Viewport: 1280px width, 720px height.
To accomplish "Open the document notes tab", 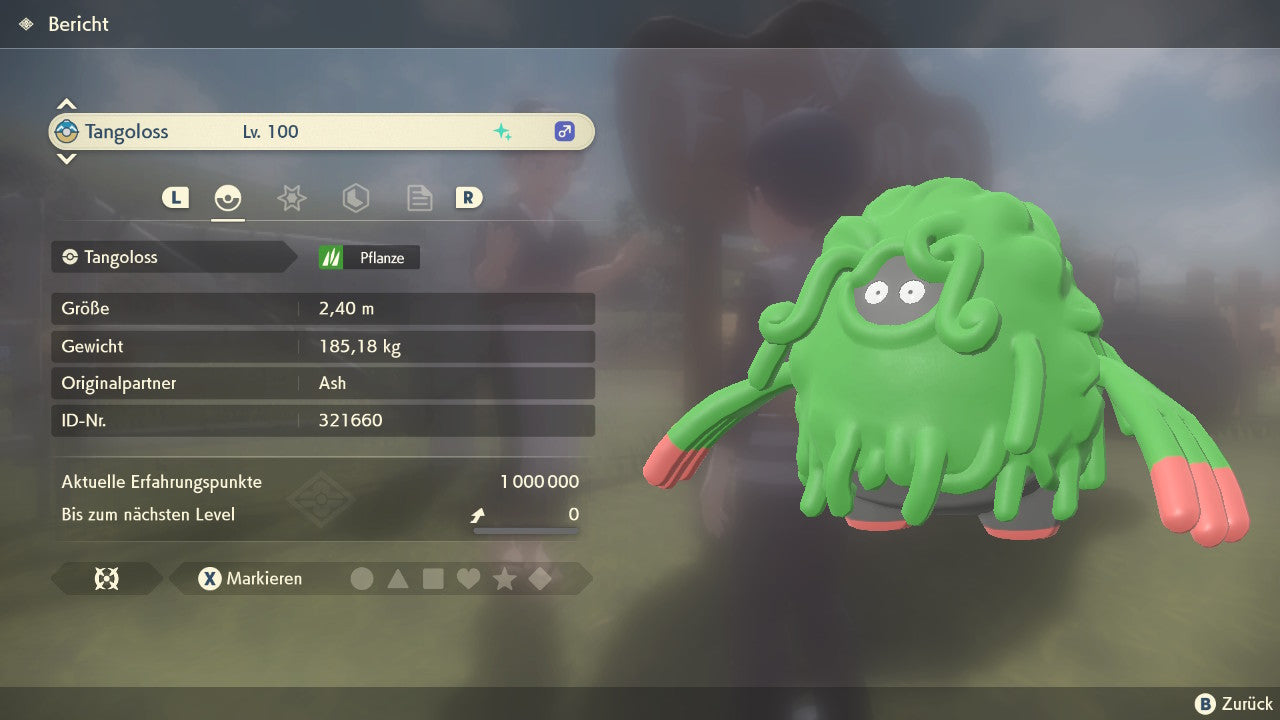I will click(x=419, y=198).
